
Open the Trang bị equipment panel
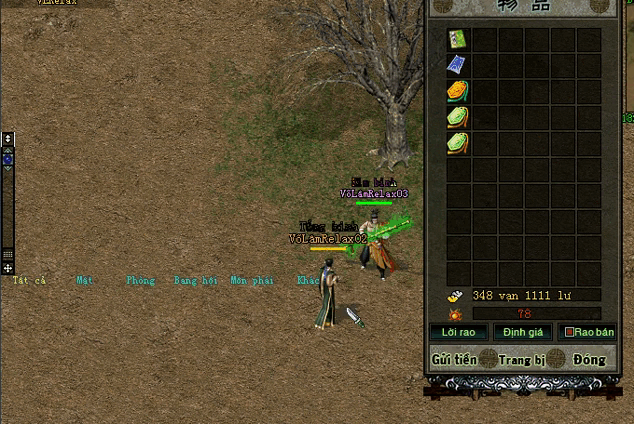tap(520, 360)
